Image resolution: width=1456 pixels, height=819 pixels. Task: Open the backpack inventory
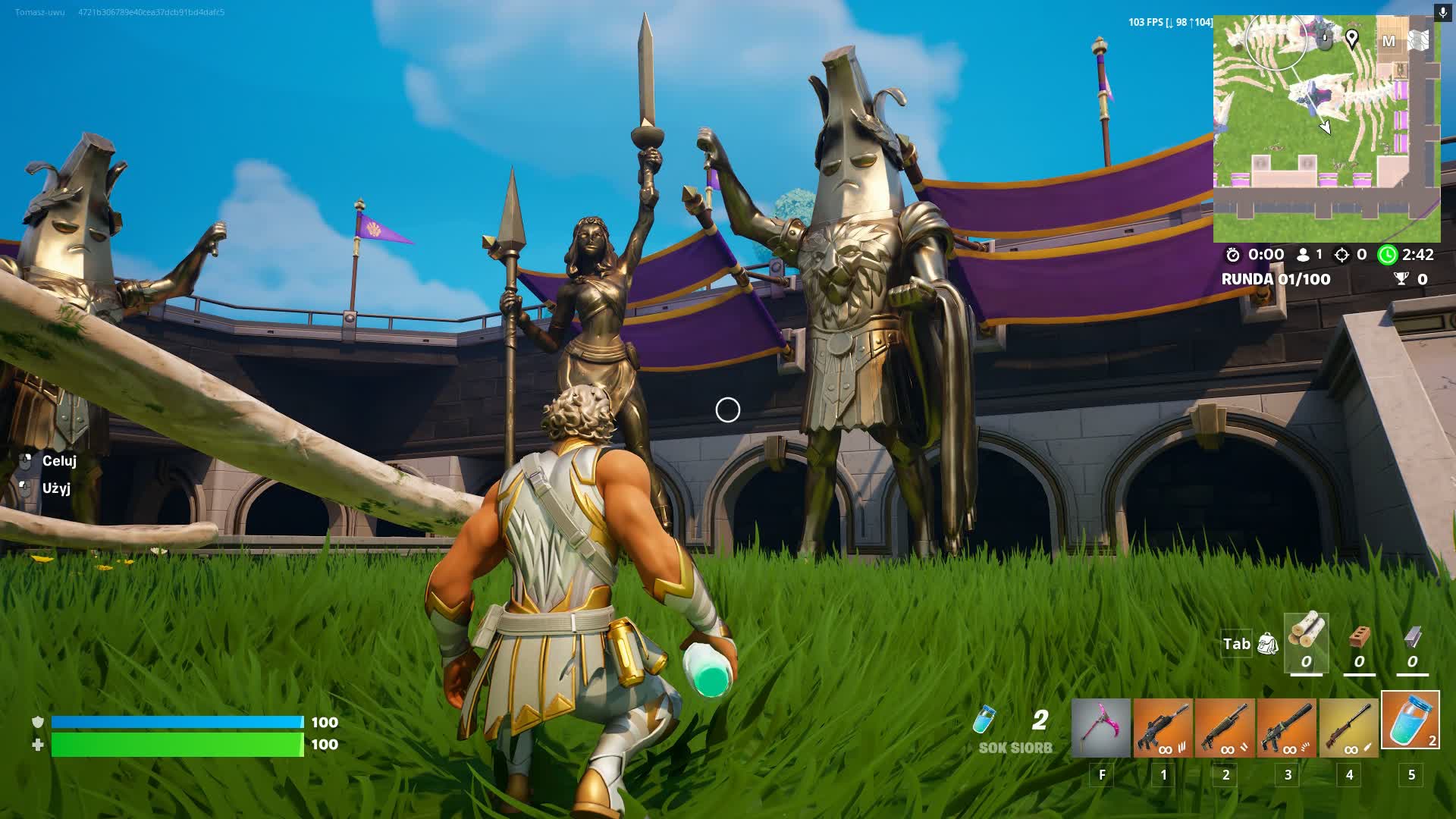[x=1267, y=644]
